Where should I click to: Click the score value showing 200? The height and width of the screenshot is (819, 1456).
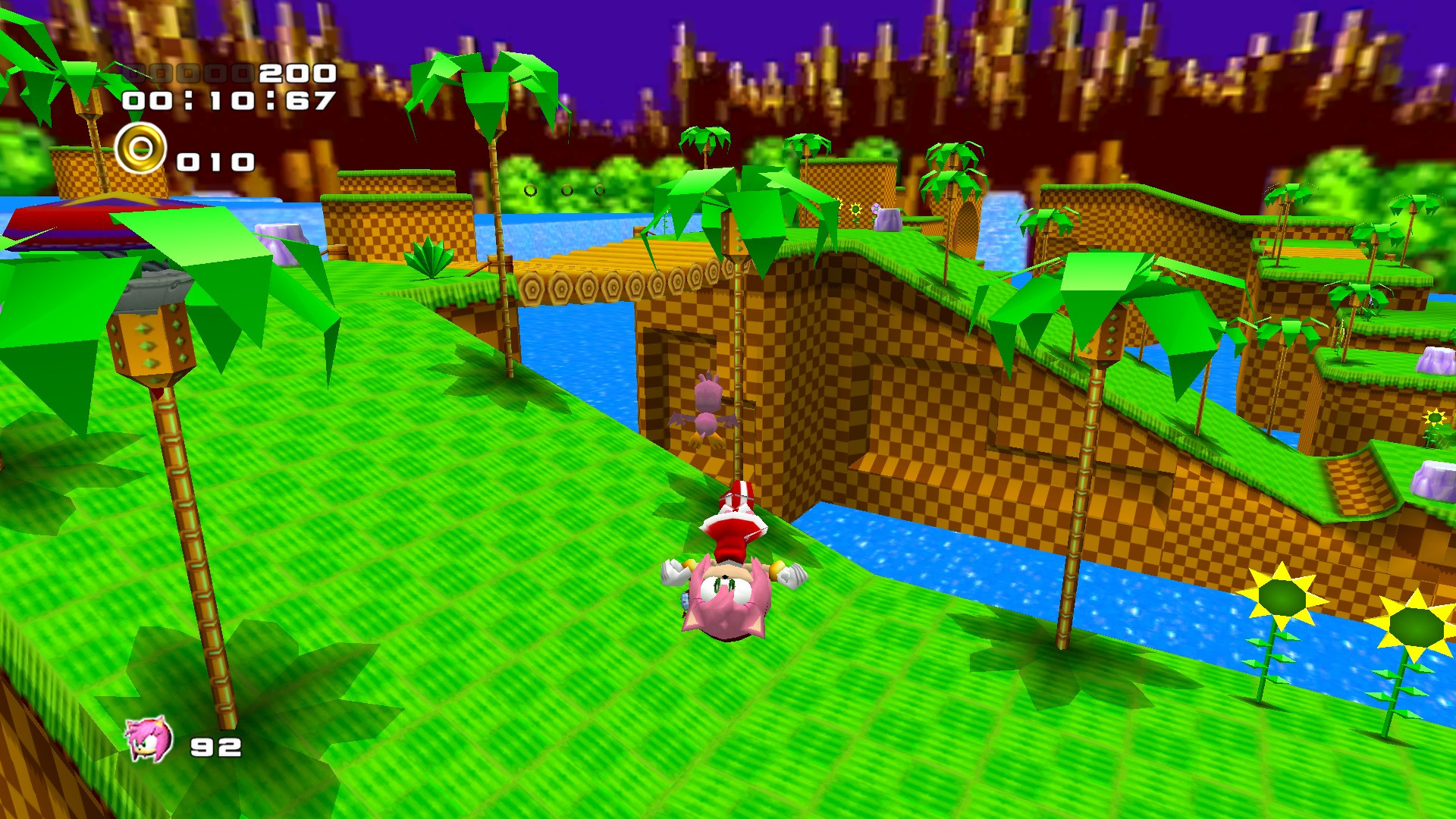click(x=294, y=74)
